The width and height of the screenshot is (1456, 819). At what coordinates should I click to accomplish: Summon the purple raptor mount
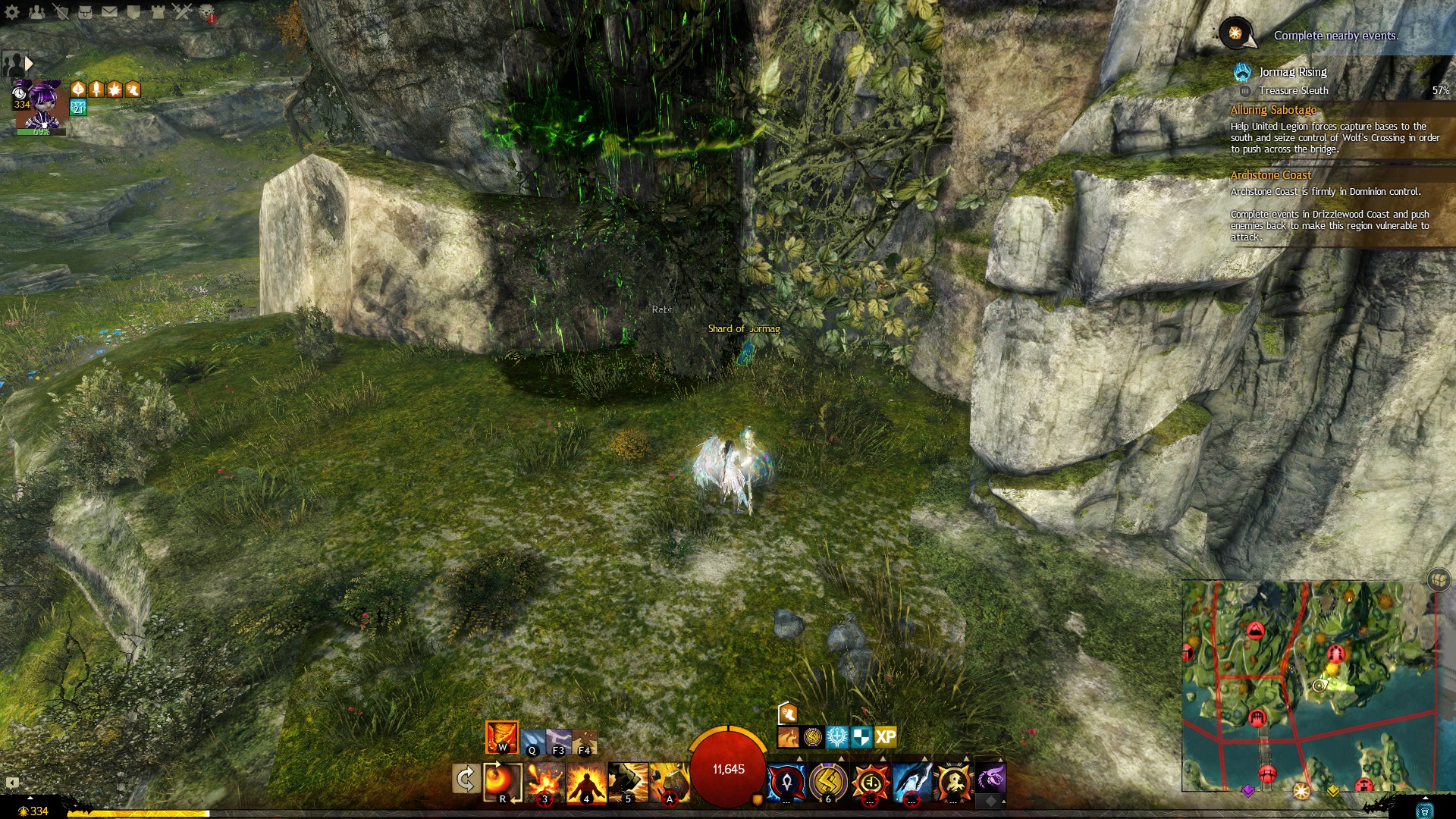[990, 778]
